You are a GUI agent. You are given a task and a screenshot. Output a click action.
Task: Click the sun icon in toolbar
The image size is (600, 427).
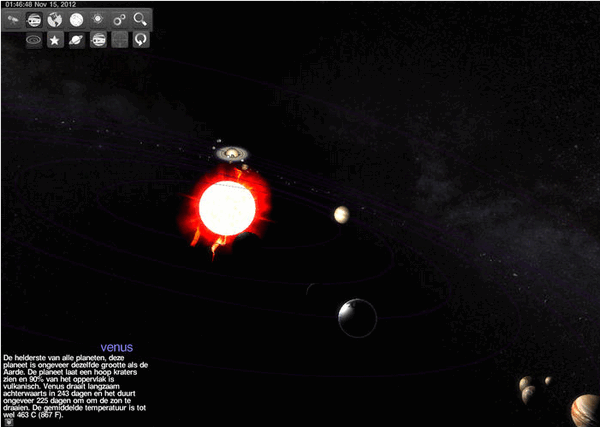pos(98,20)
